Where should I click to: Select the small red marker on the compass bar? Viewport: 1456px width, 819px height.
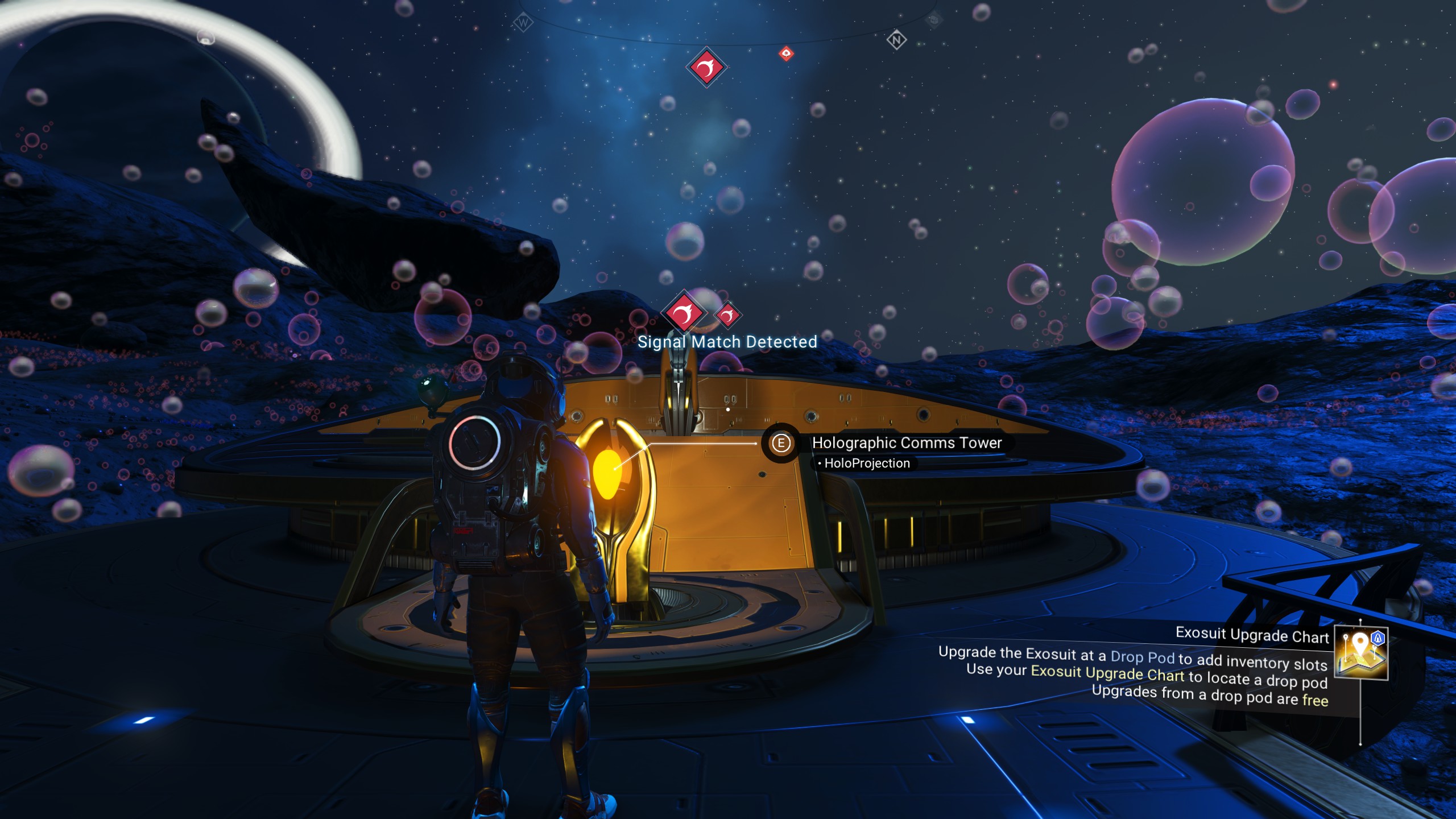[x=786, y=54]
